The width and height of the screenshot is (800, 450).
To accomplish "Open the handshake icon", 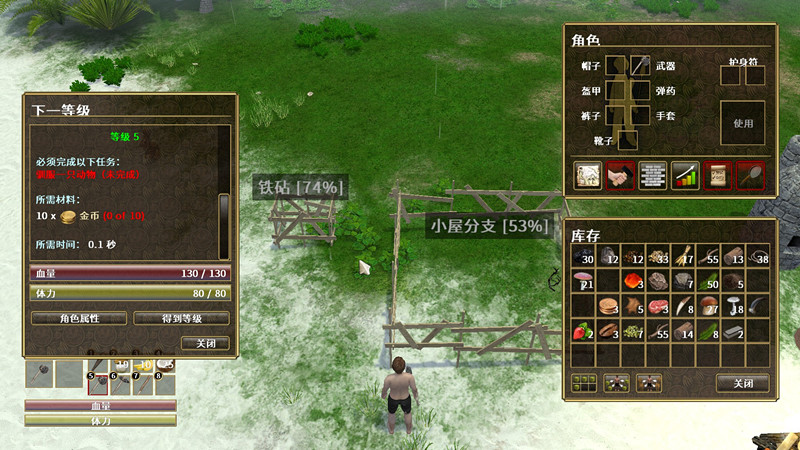I will [x=620, y=175].
